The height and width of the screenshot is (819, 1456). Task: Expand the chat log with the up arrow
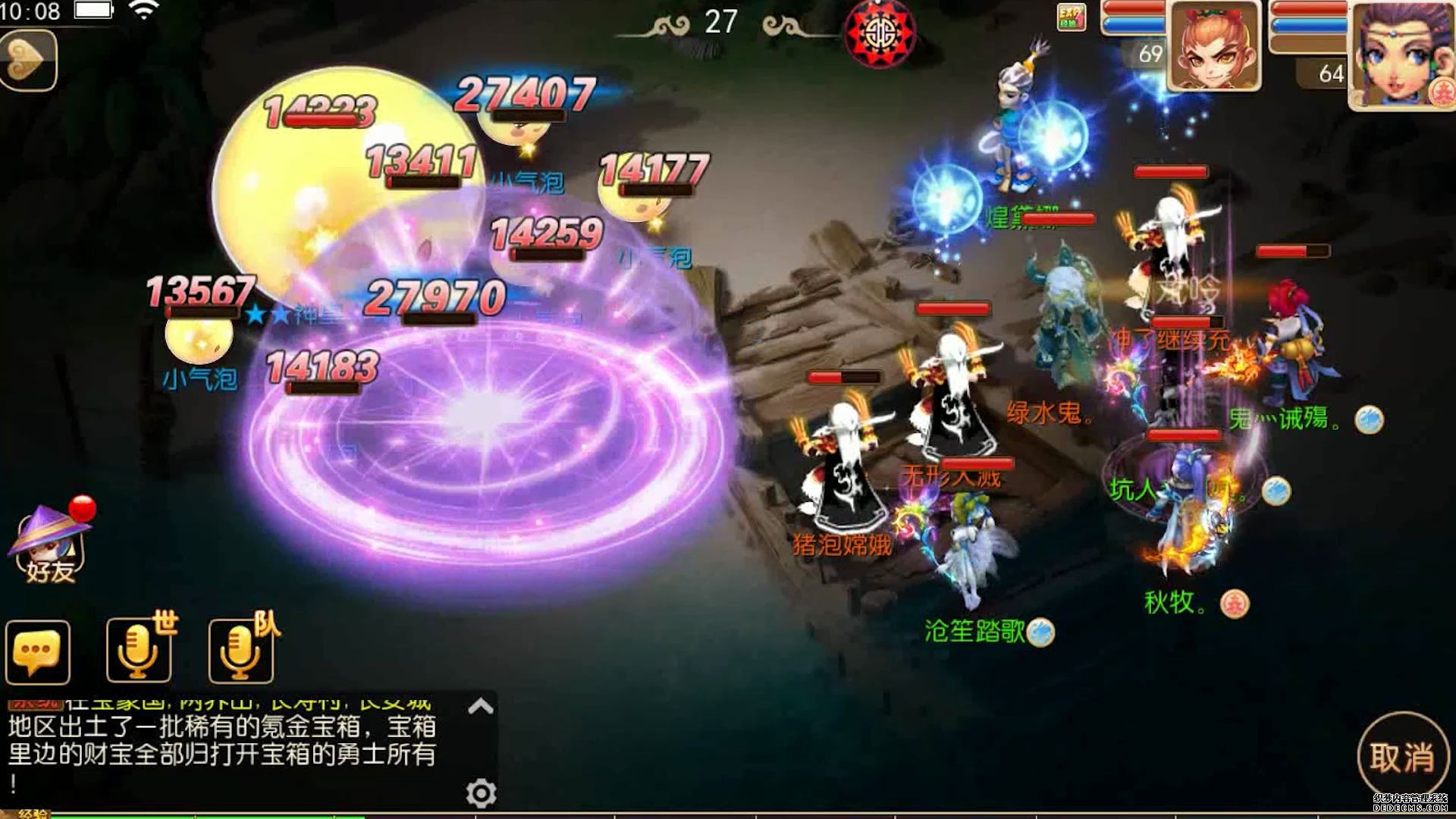click(481, 707)
